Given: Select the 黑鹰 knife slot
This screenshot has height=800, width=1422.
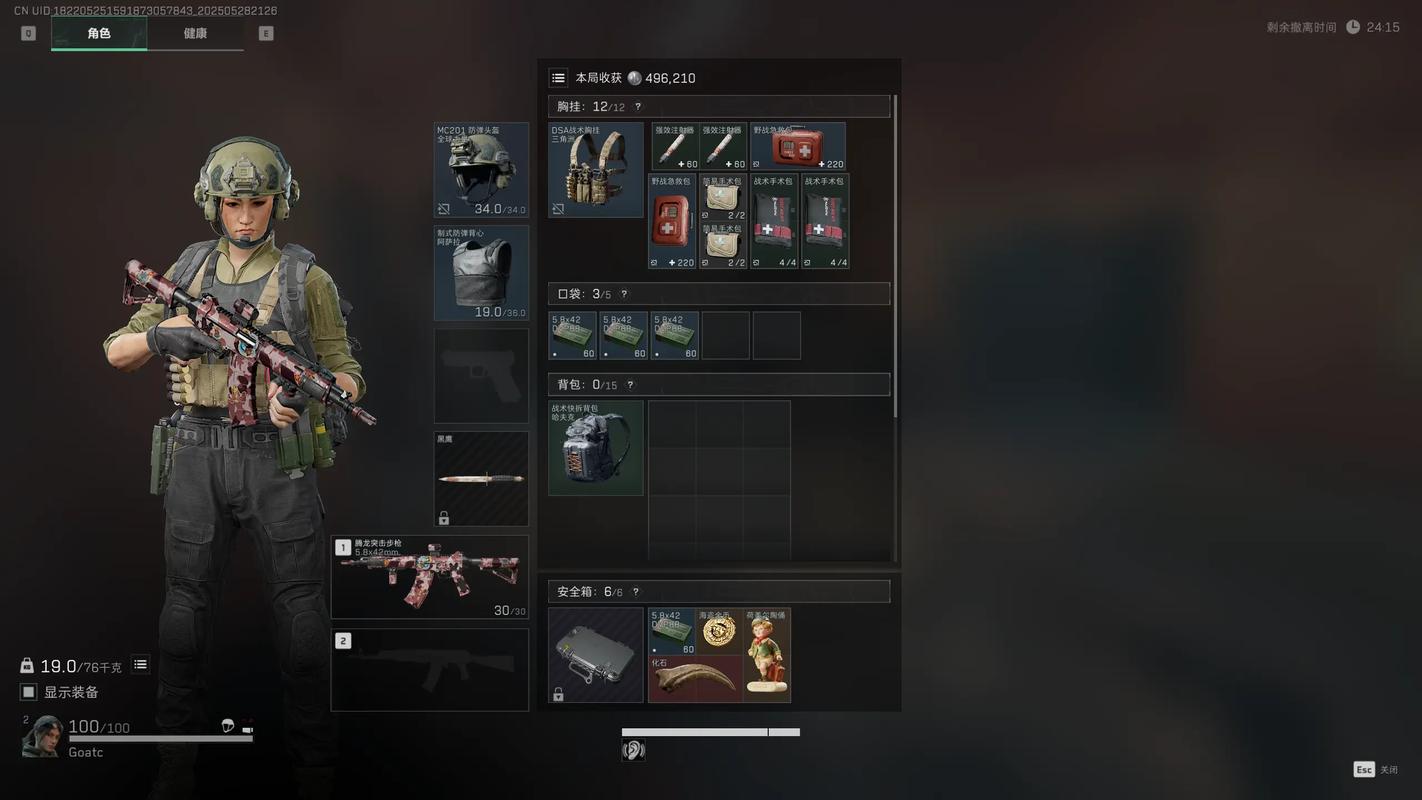Looking at the screenshot, I should 481,478.
